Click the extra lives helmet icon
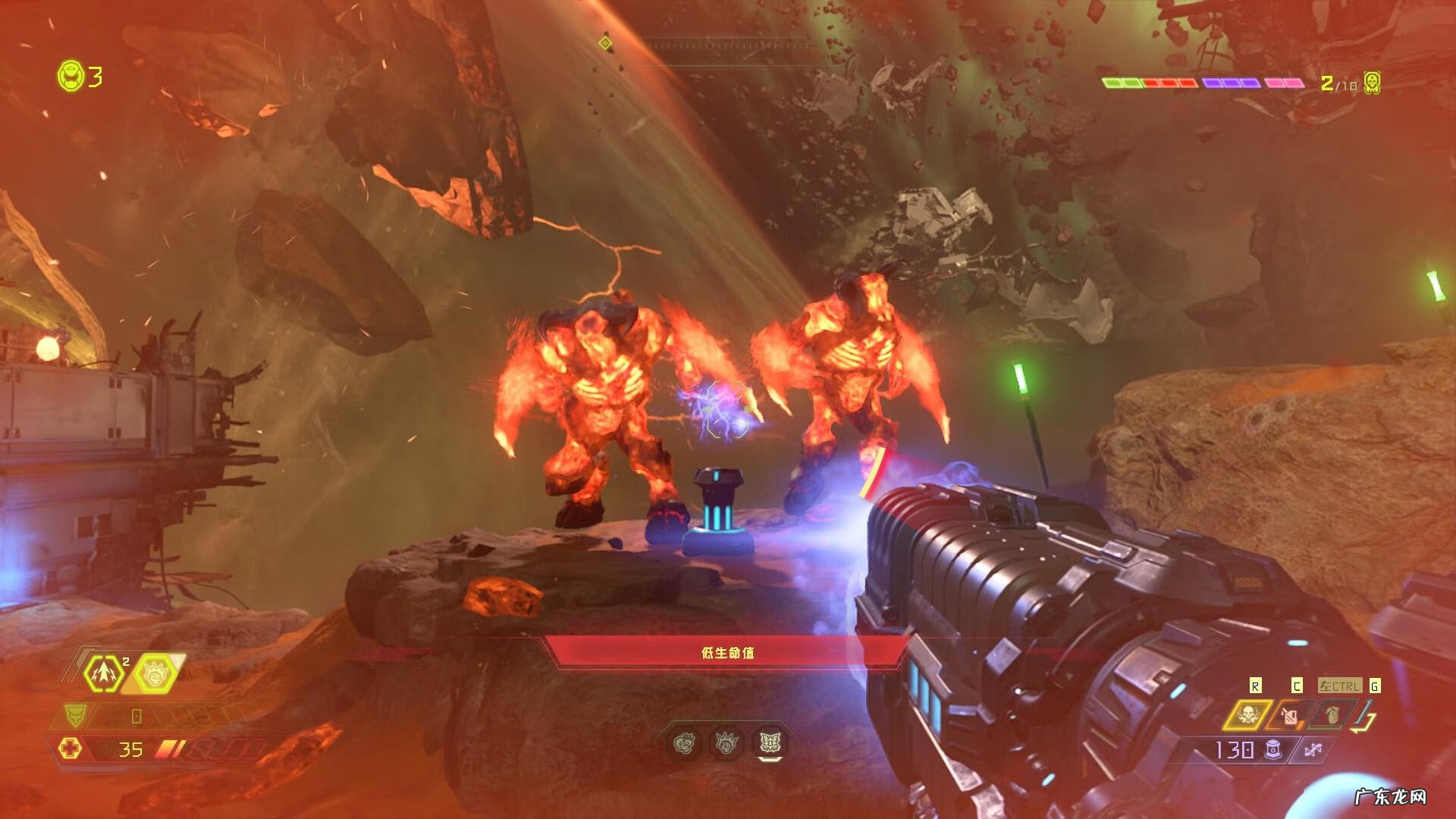The height and width of the screenshot is (819, 1456). [70, 76]
